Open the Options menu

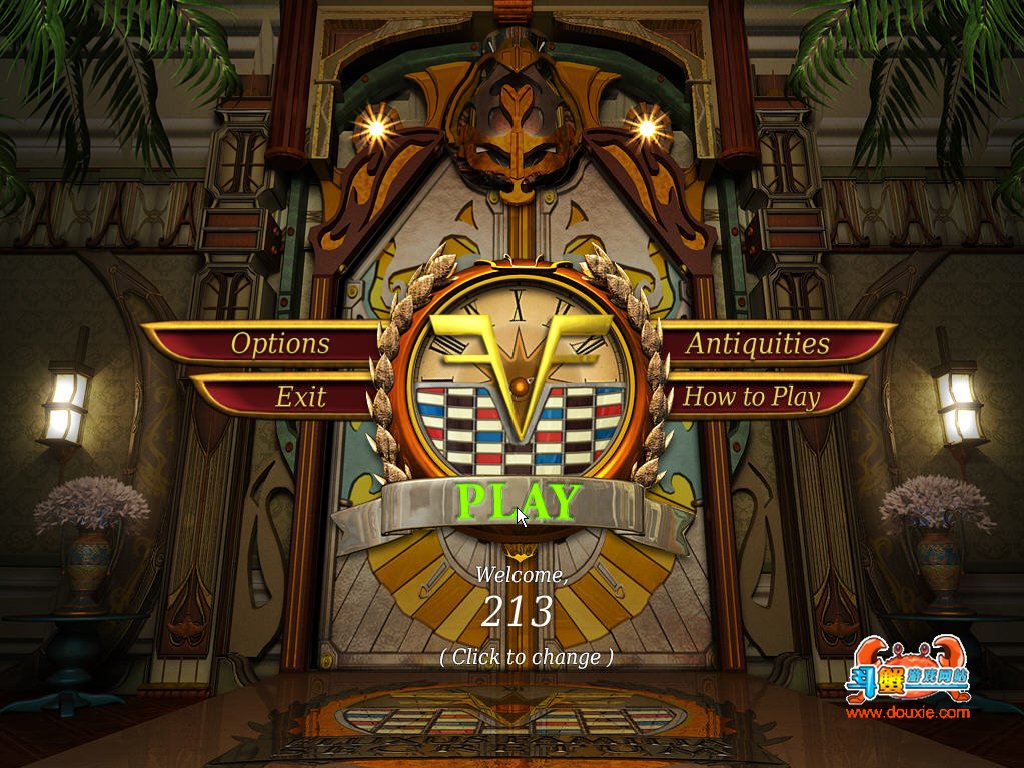coord(280,343)
